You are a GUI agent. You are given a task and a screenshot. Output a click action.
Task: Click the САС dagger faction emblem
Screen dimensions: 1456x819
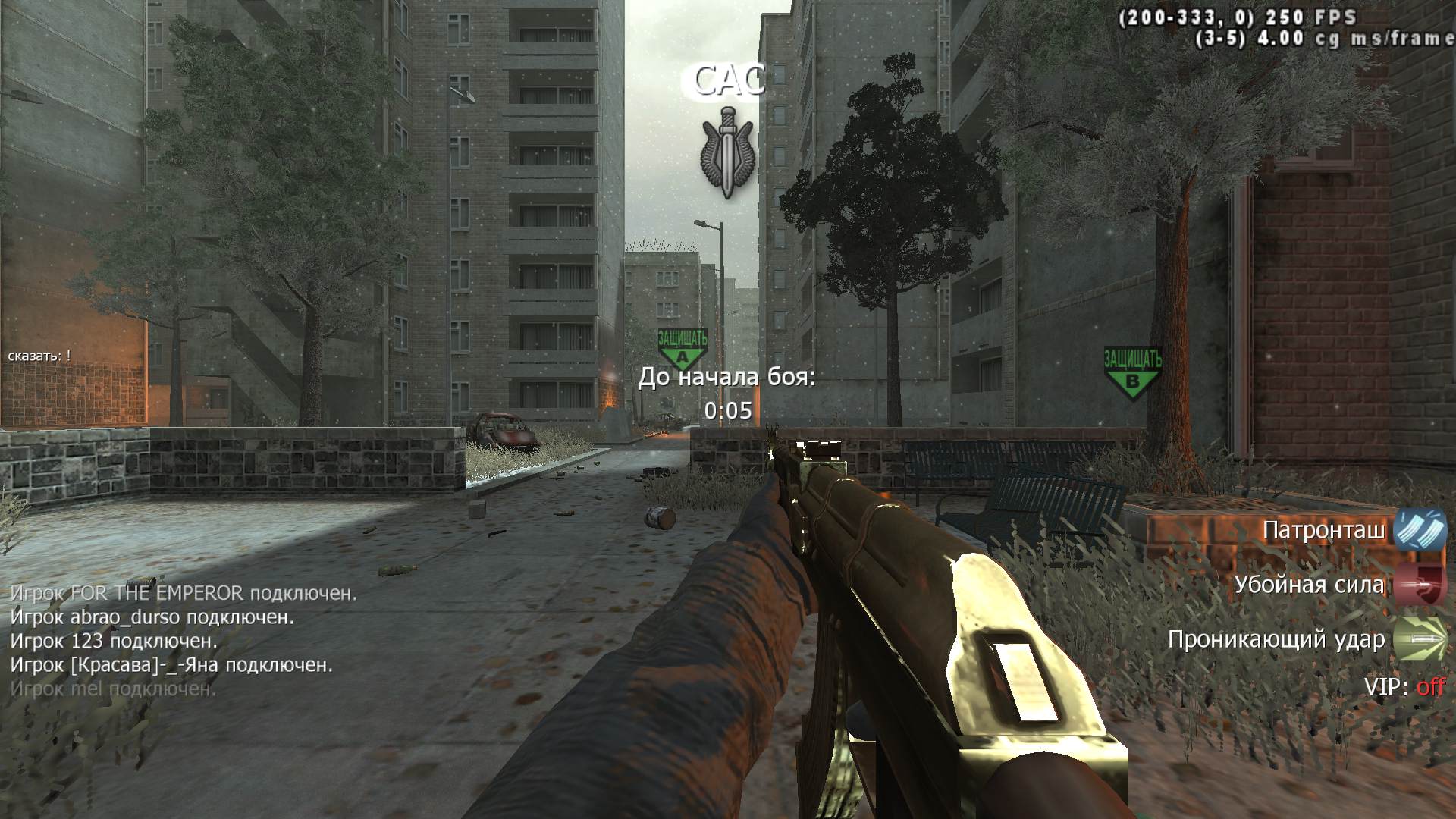[727, 152]
